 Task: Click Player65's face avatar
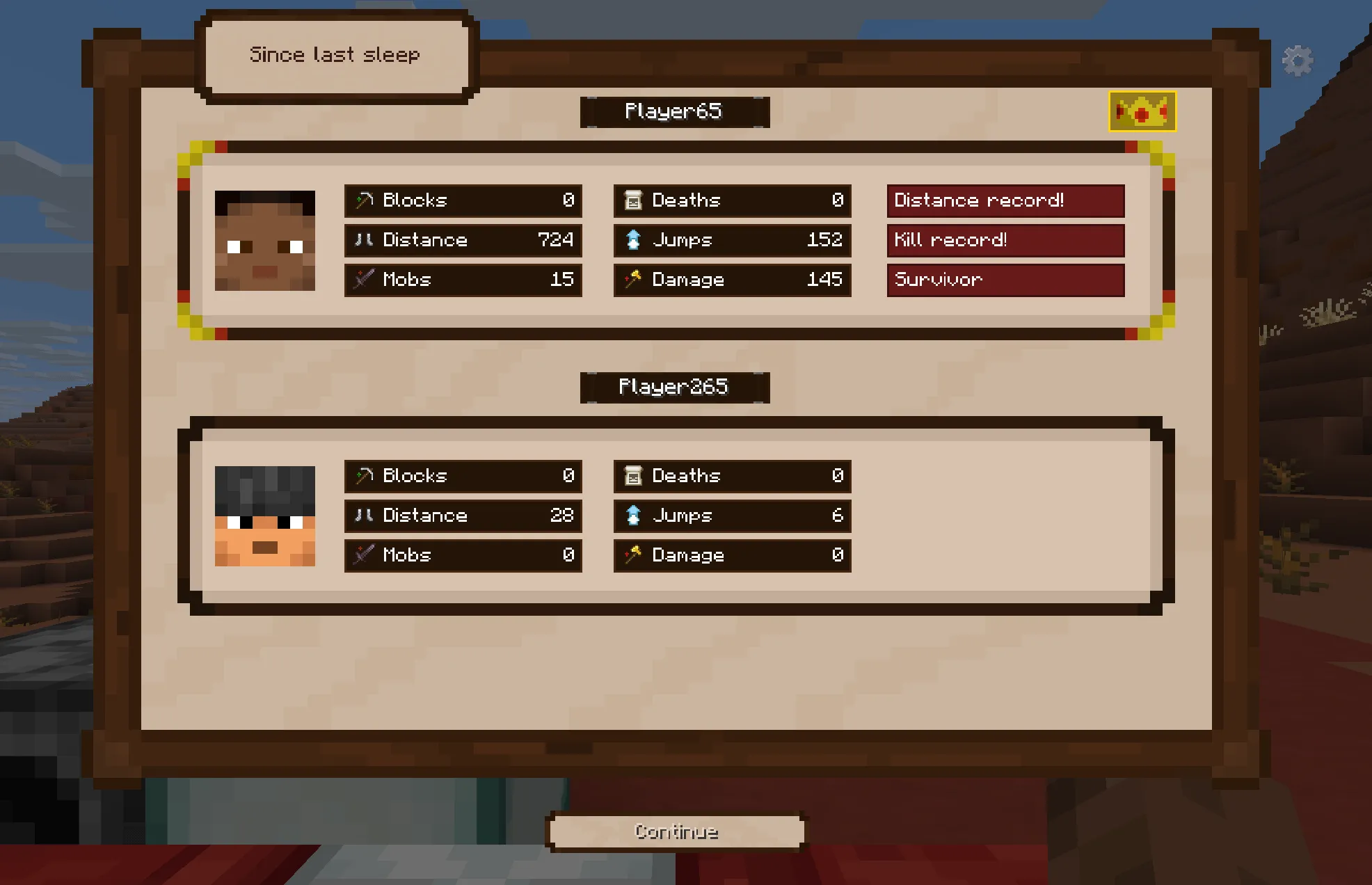click(x=264, y=241)
